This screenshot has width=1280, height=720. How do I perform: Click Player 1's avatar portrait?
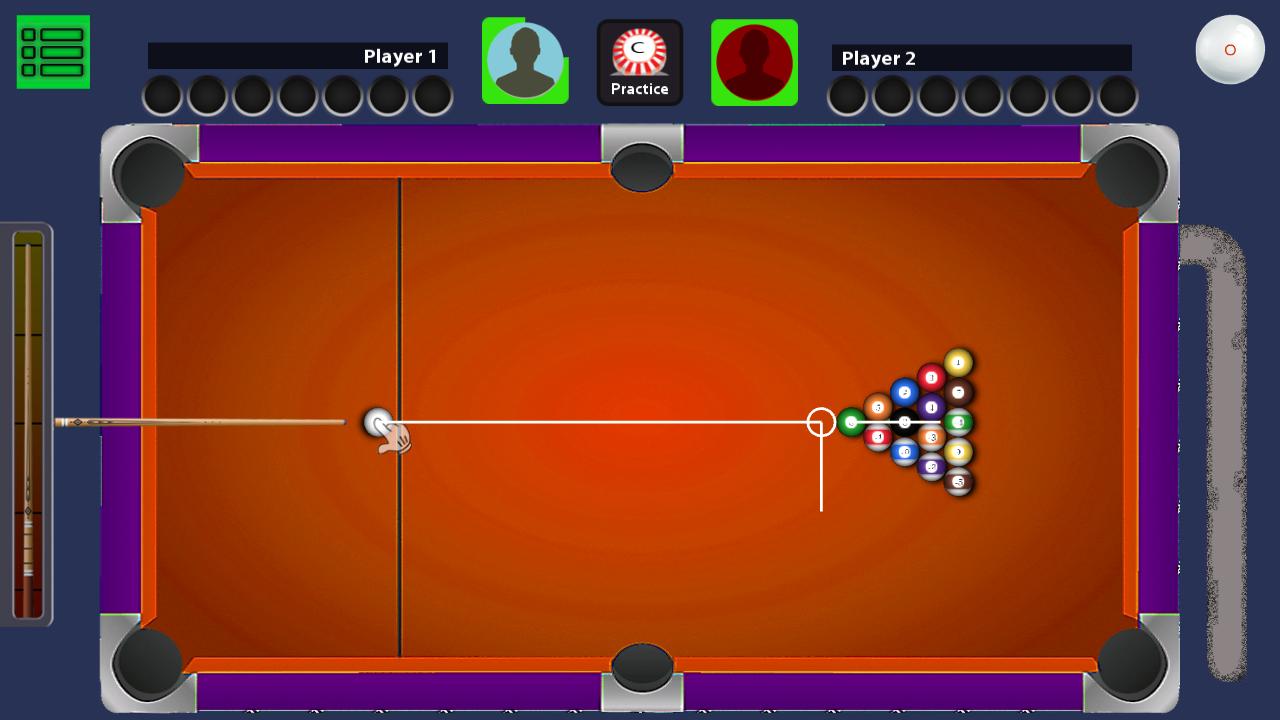[525, 61]
